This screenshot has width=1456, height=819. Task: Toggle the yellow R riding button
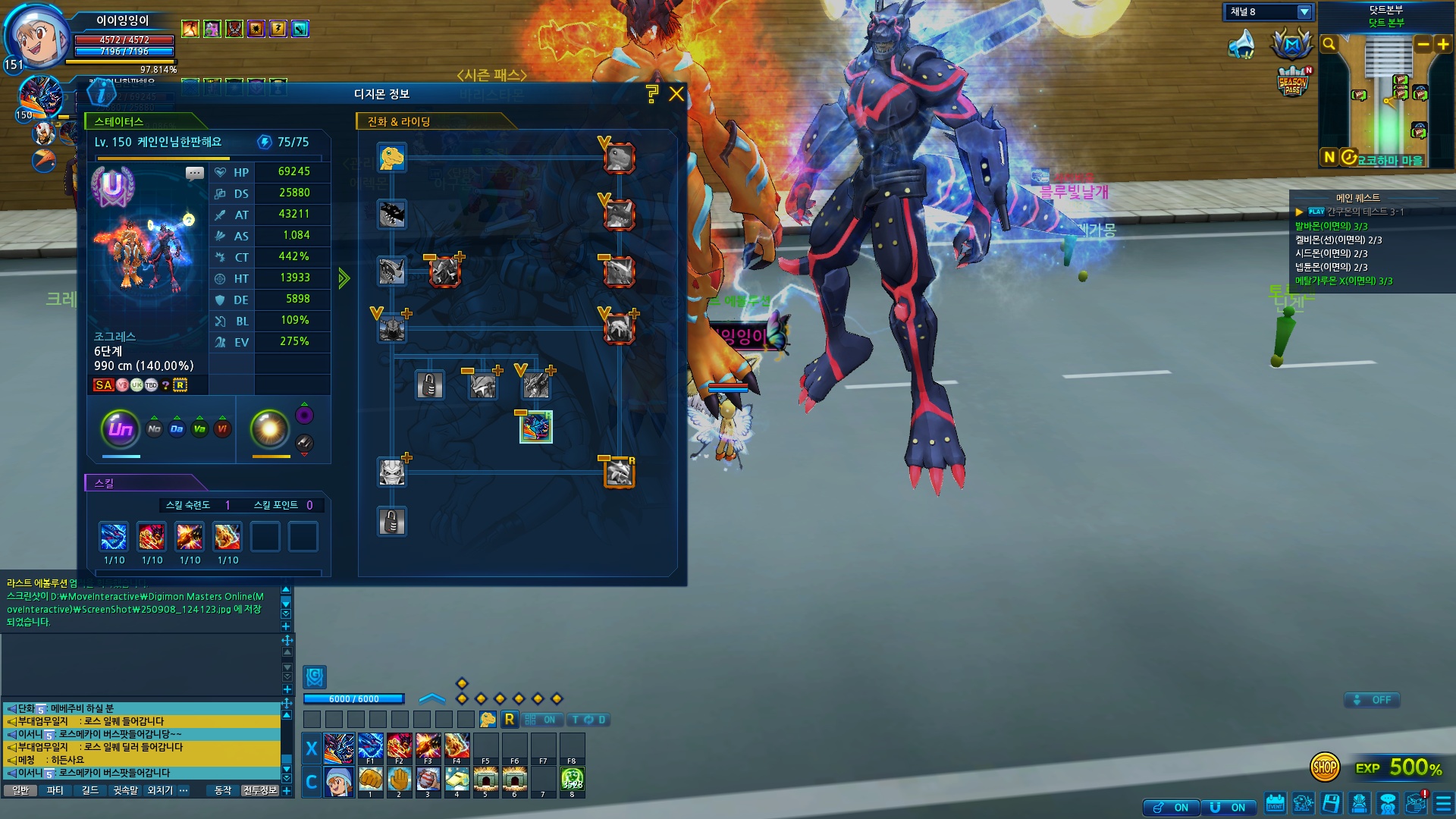510,719
